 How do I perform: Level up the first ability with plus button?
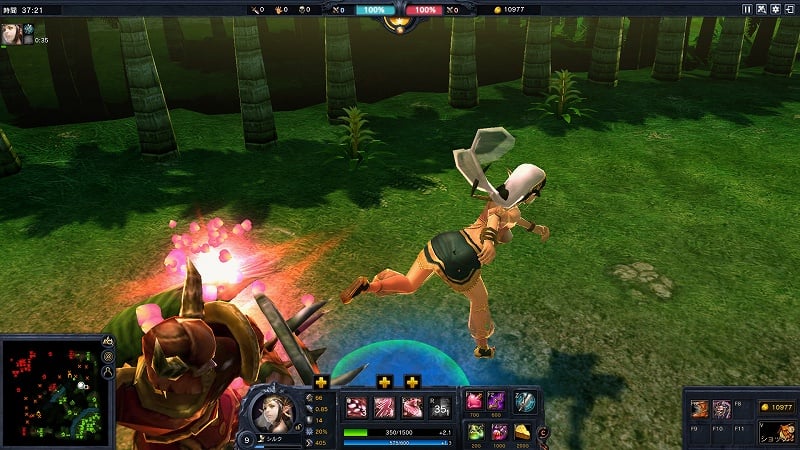321,382
